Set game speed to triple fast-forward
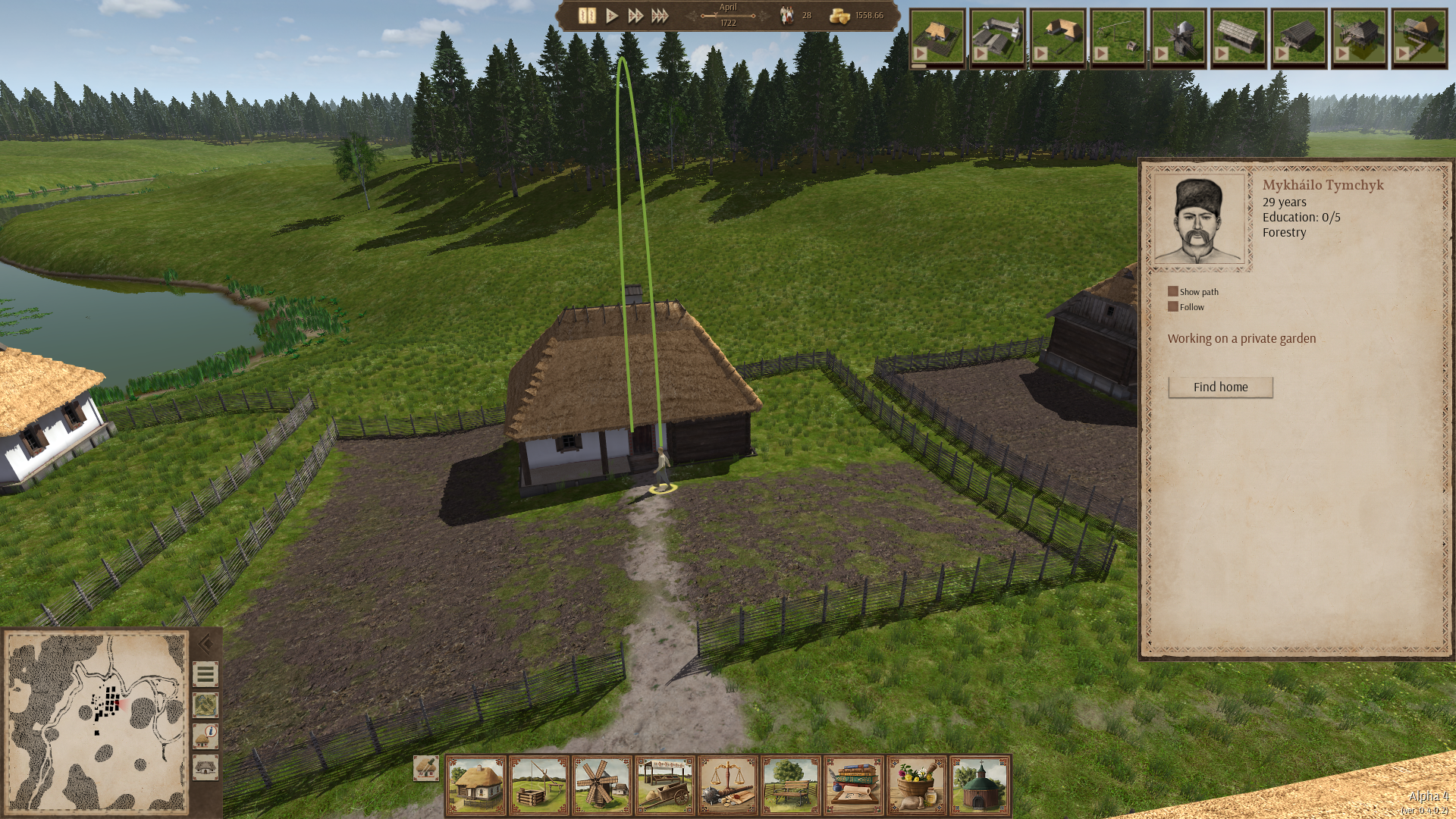The width and height of the screenshot is (1456, 819). 660,15
